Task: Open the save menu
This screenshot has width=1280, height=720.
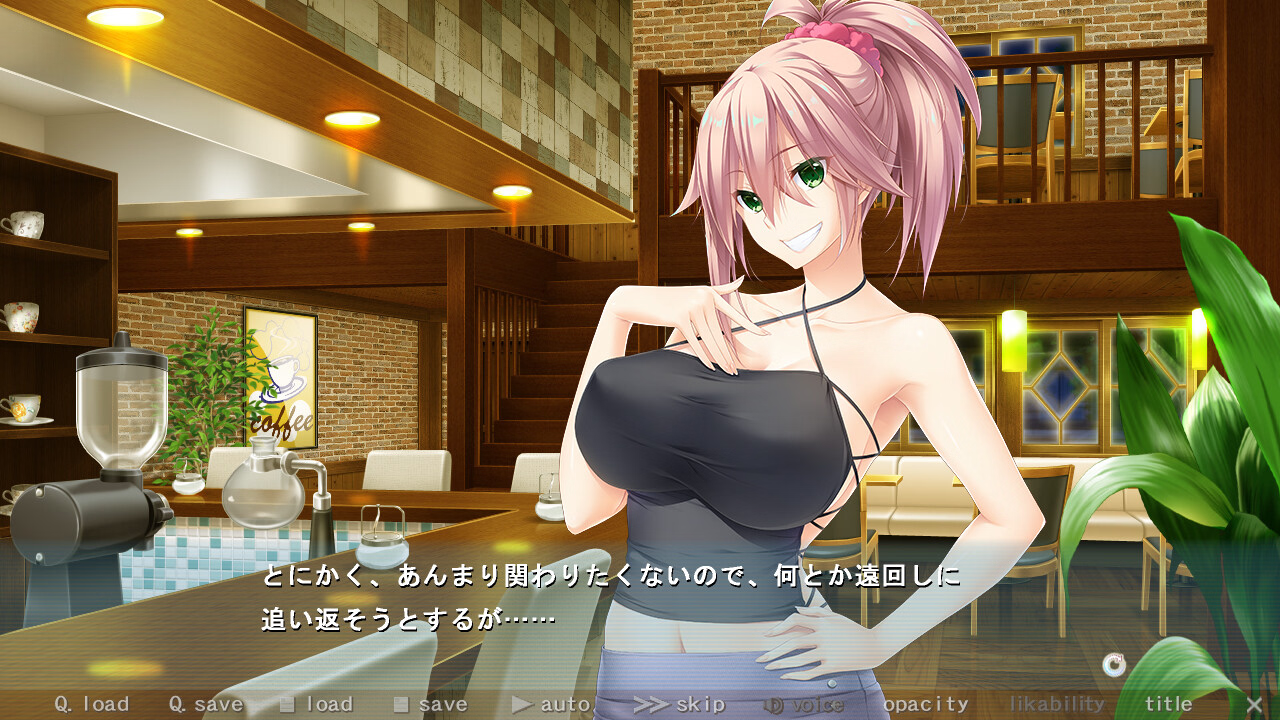Action: point(431,704)
